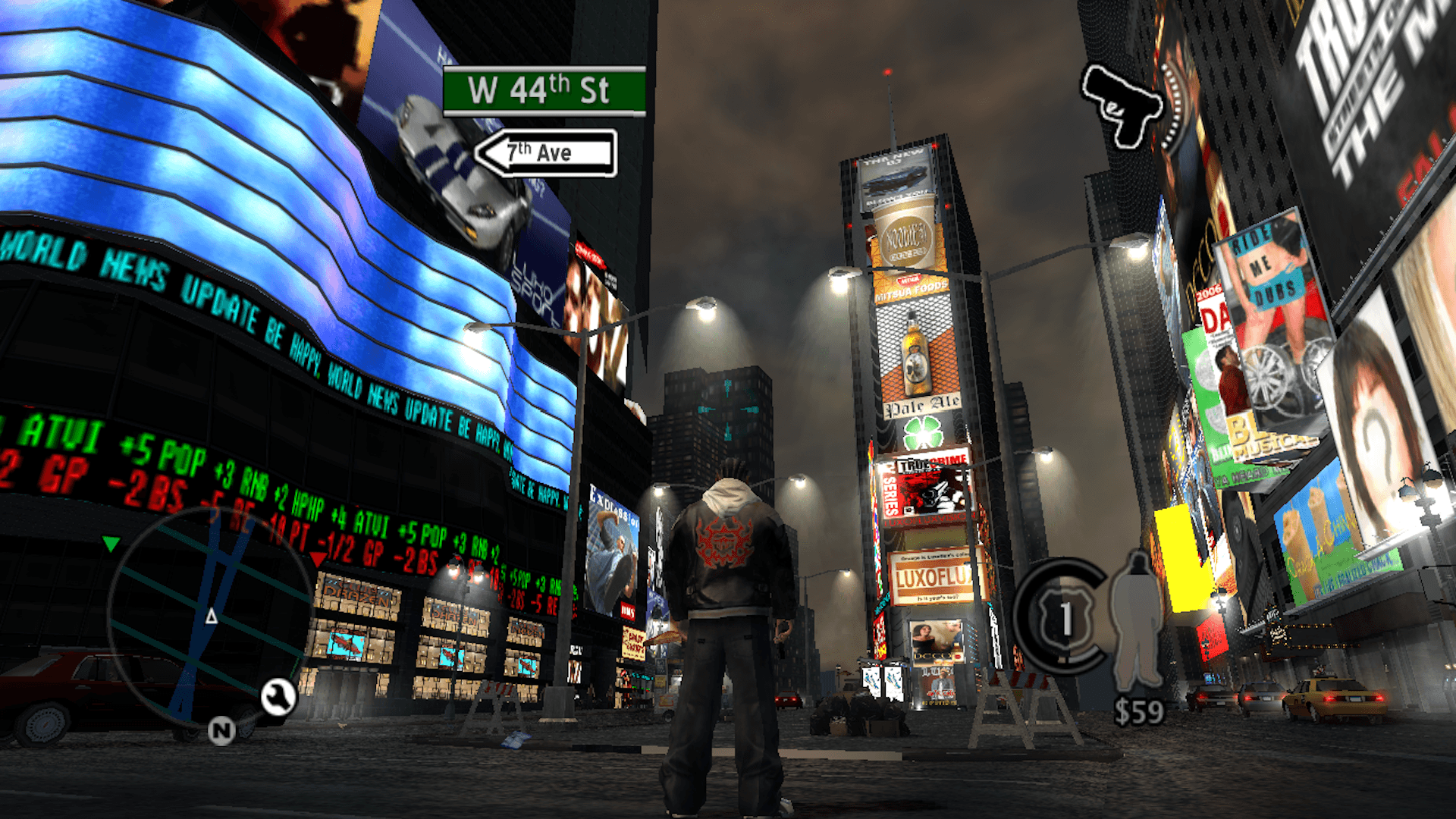
Task: Click the pistol weapon icon
Action: [x=1122, y=105]
